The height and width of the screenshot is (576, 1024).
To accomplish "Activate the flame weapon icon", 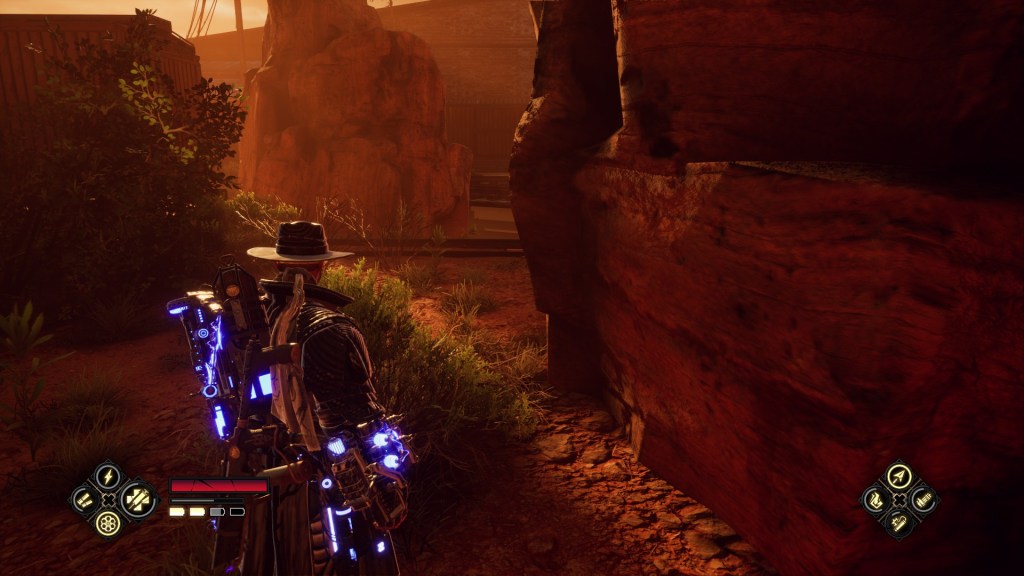I will tap(875, 499).
